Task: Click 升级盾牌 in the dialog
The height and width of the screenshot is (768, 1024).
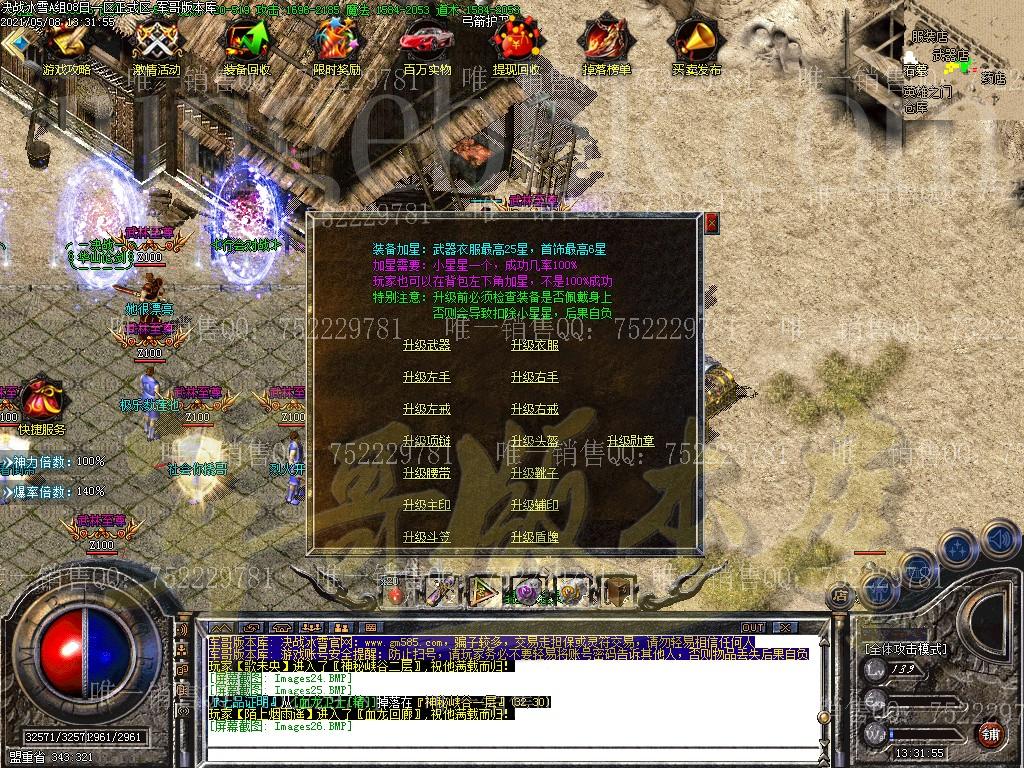Action: point(534,537)
